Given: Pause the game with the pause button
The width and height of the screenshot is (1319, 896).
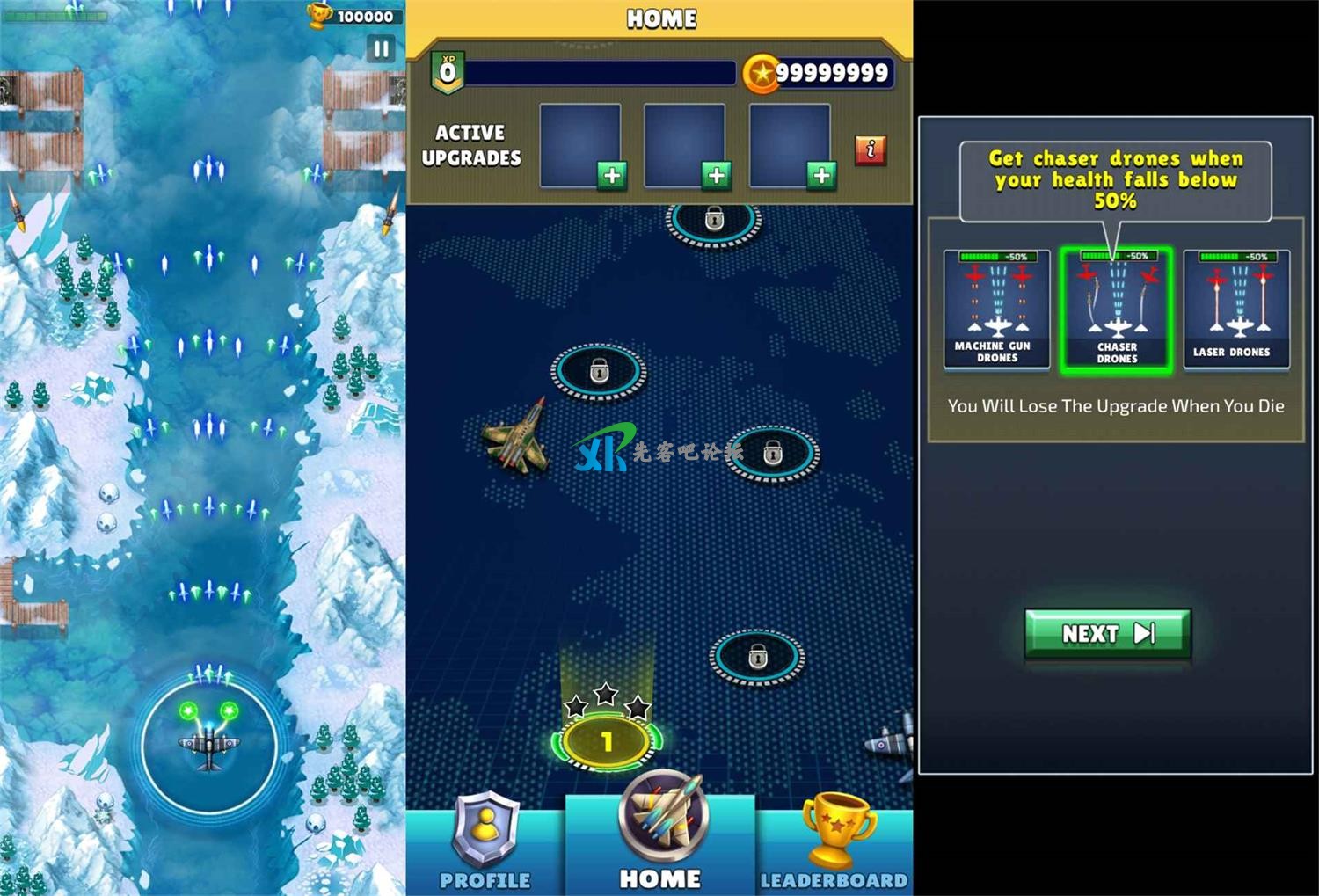Looking at the screenshot, I should tap(381, 49).
